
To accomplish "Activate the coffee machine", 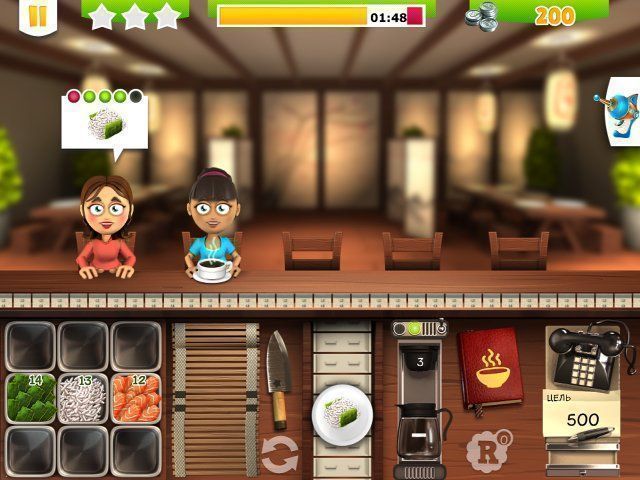I will [420, 400].
